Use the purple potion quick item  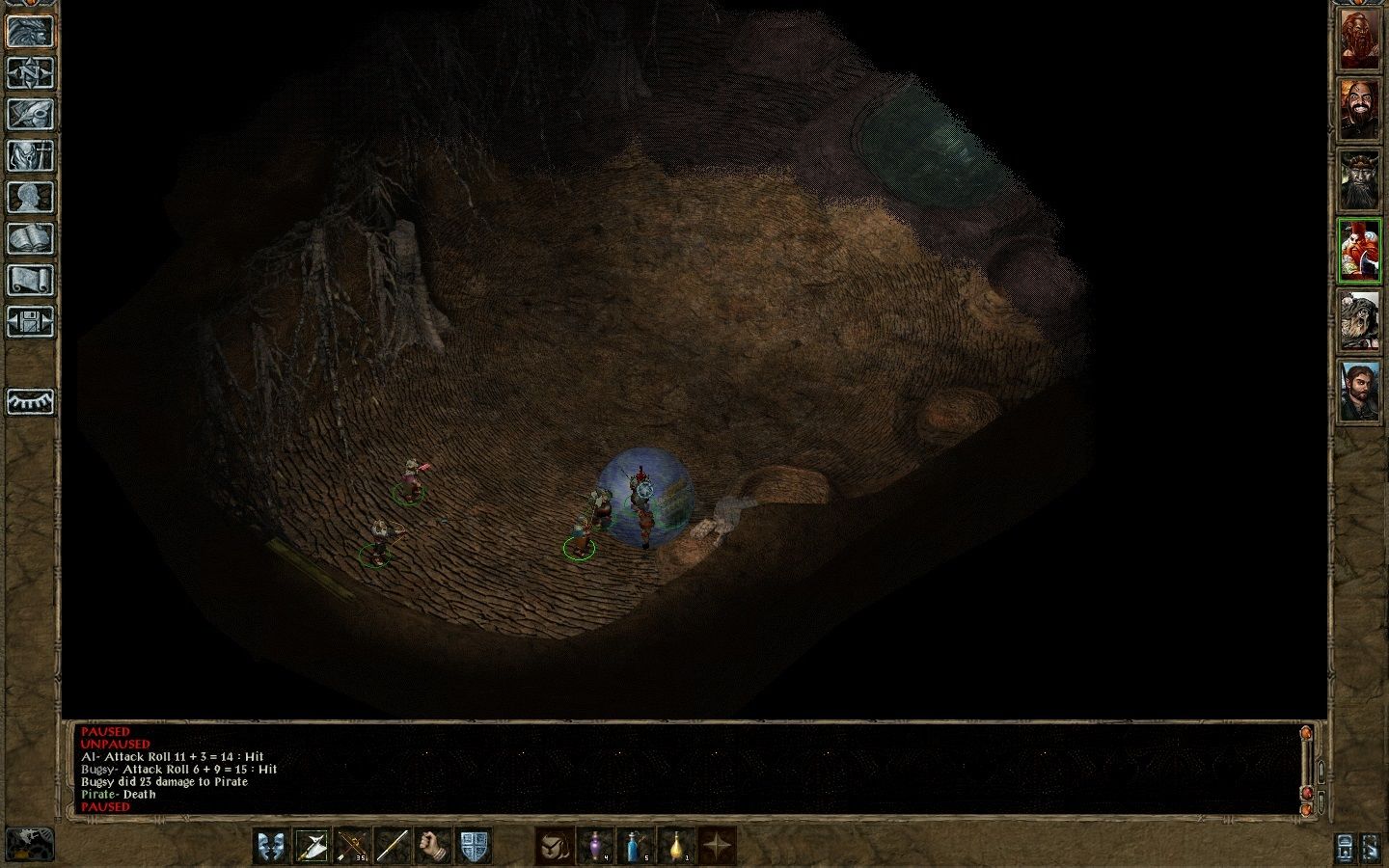[x=595, y=846]
